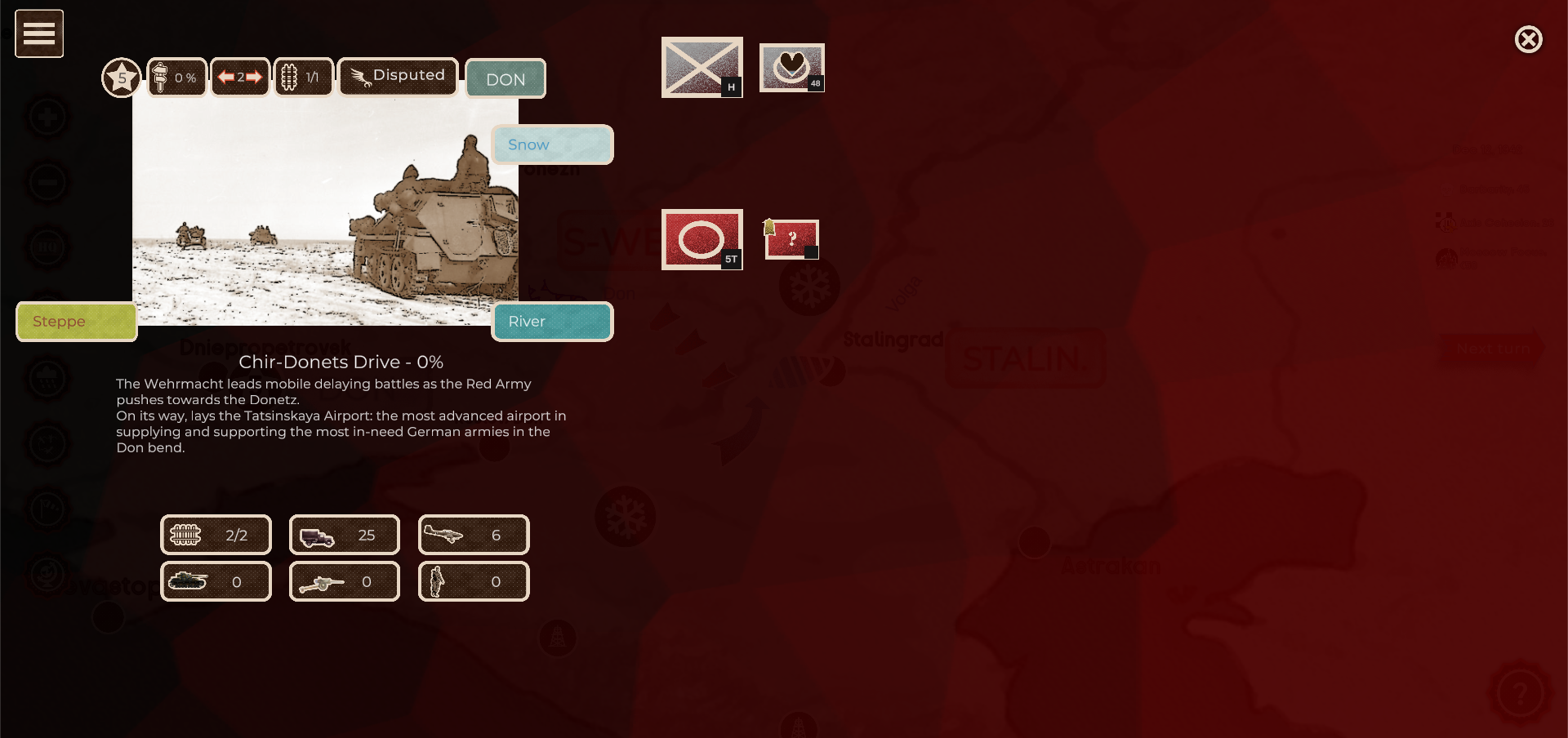The width and height of the screenshot is (1568, 738).
Task: Toggle the Snow weather tag
Action: 552,144
